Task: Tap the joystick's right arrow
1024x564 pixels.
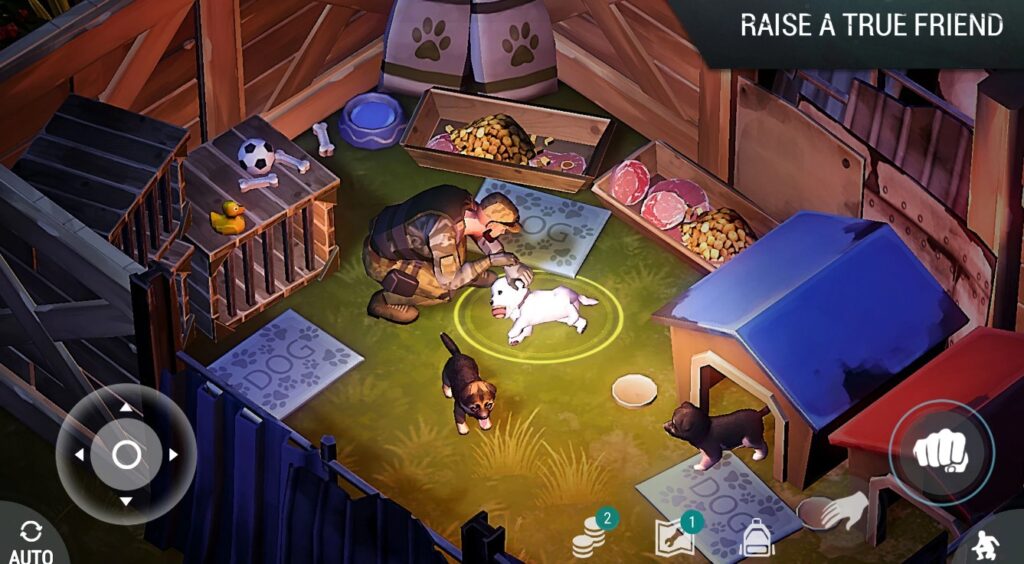Action: [x=173, y=455]
